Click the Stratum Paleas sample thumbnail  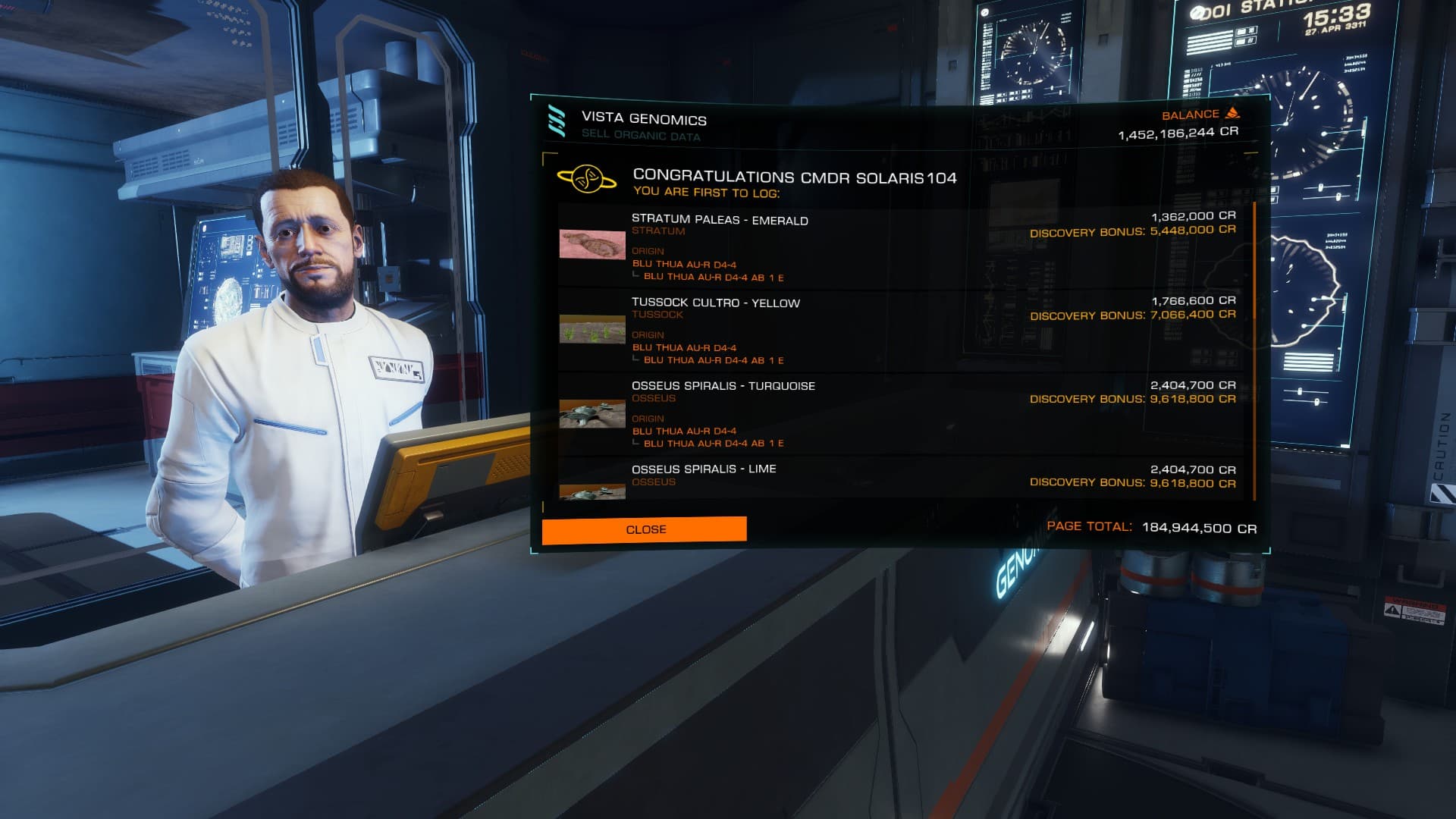tap(592, 244)
